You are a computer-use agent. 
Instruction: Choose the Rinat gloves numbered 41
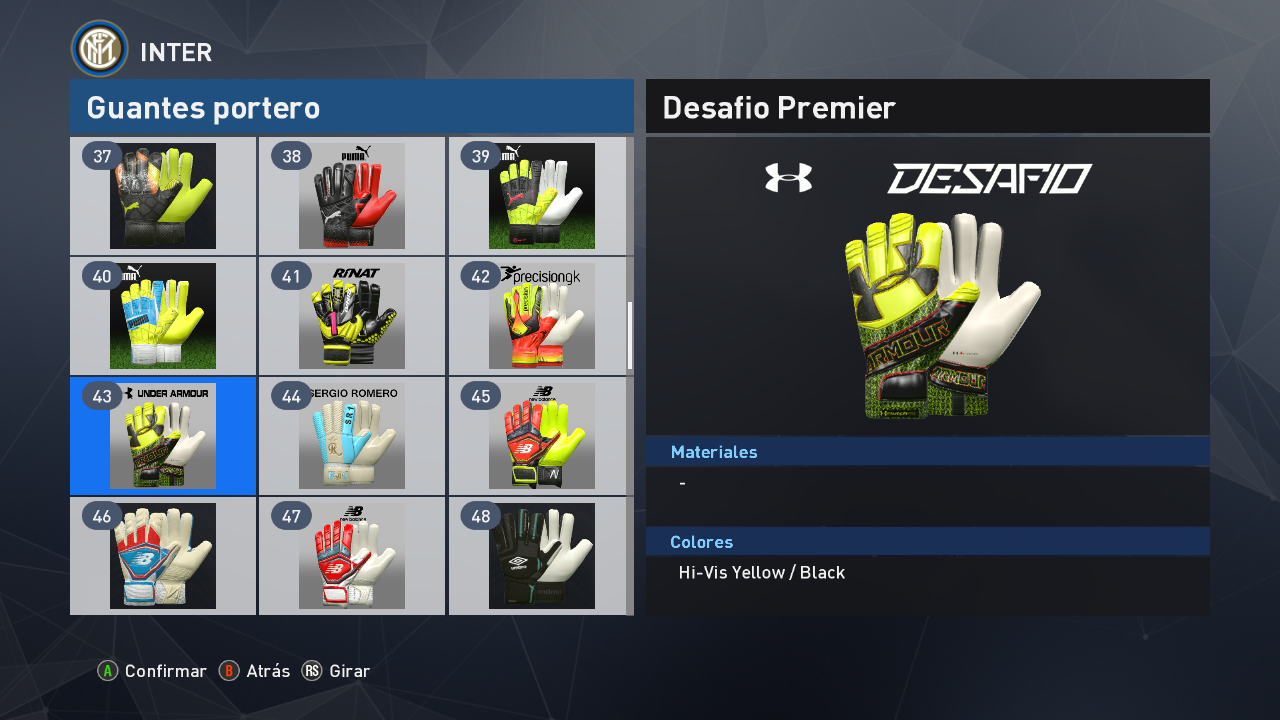click(x=352, y=316)
